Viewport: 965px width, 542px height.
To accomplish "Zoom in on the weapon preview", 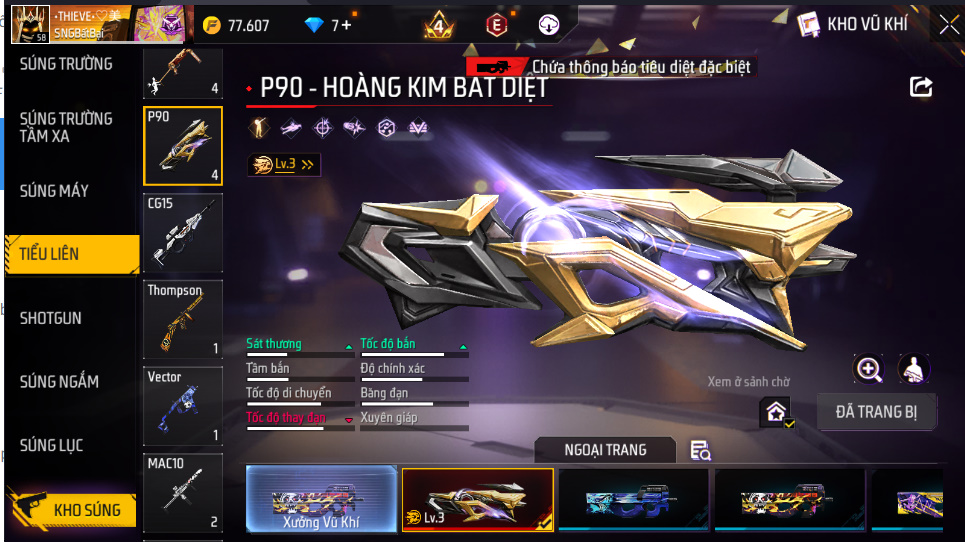I will click(869, 369).
